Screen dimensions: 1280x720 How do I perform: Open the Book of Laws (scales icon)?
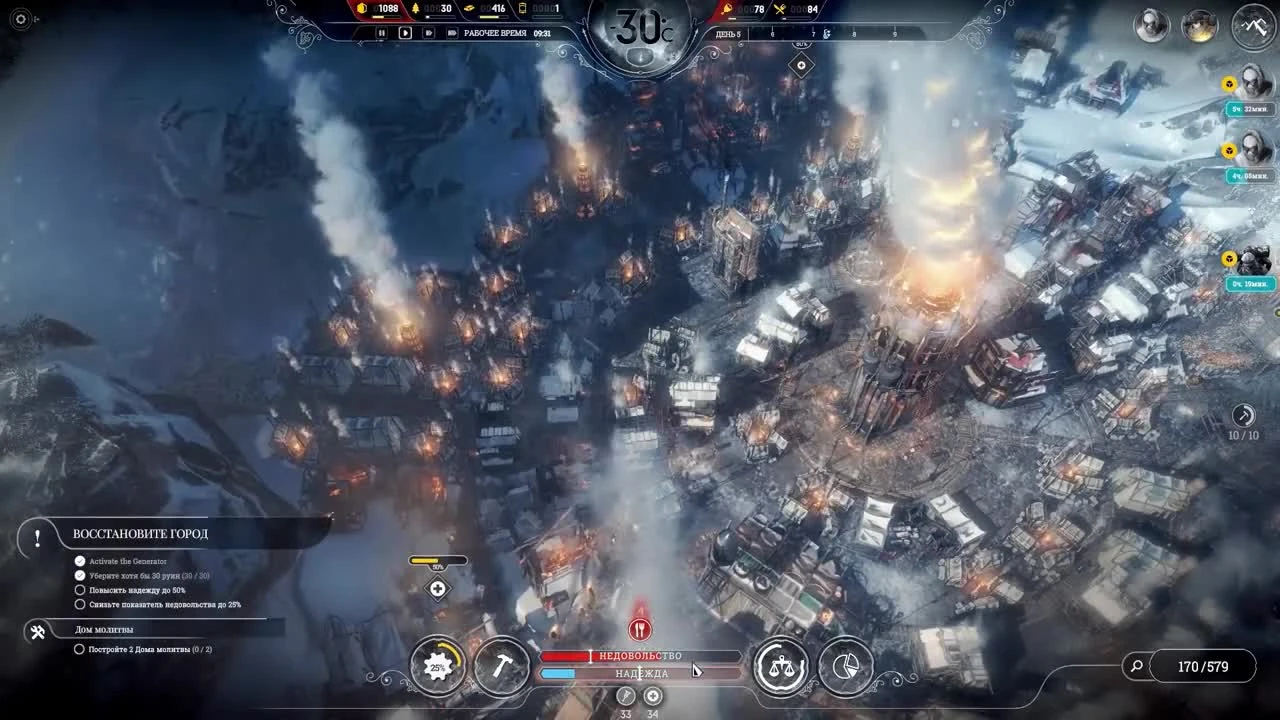(781, 665)
